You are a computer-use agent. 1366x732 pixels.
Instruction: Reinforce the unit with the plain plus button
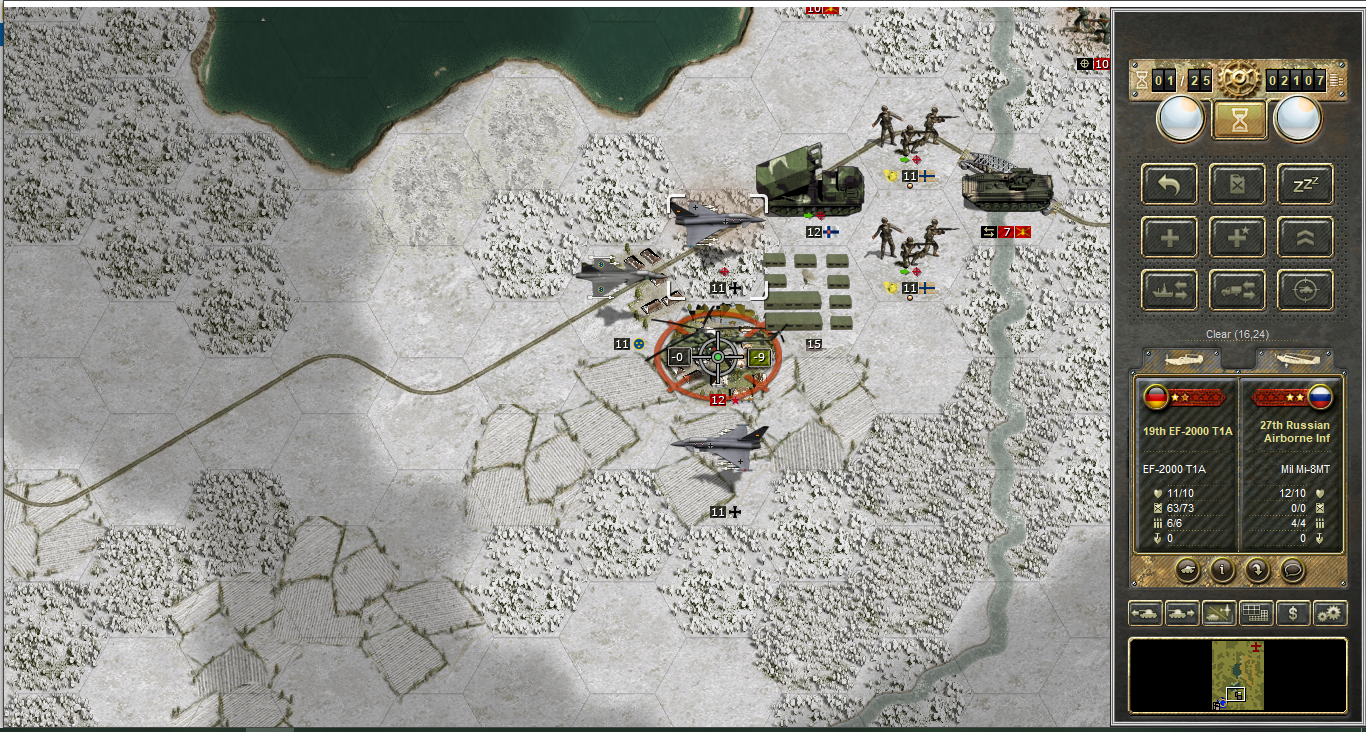coord(1170,238)
